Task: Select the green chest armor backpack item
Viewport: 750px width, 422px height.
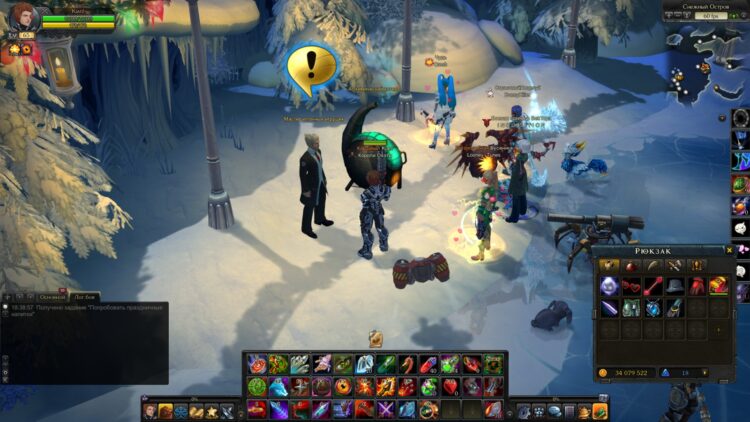Action: (x=631, y=308)
